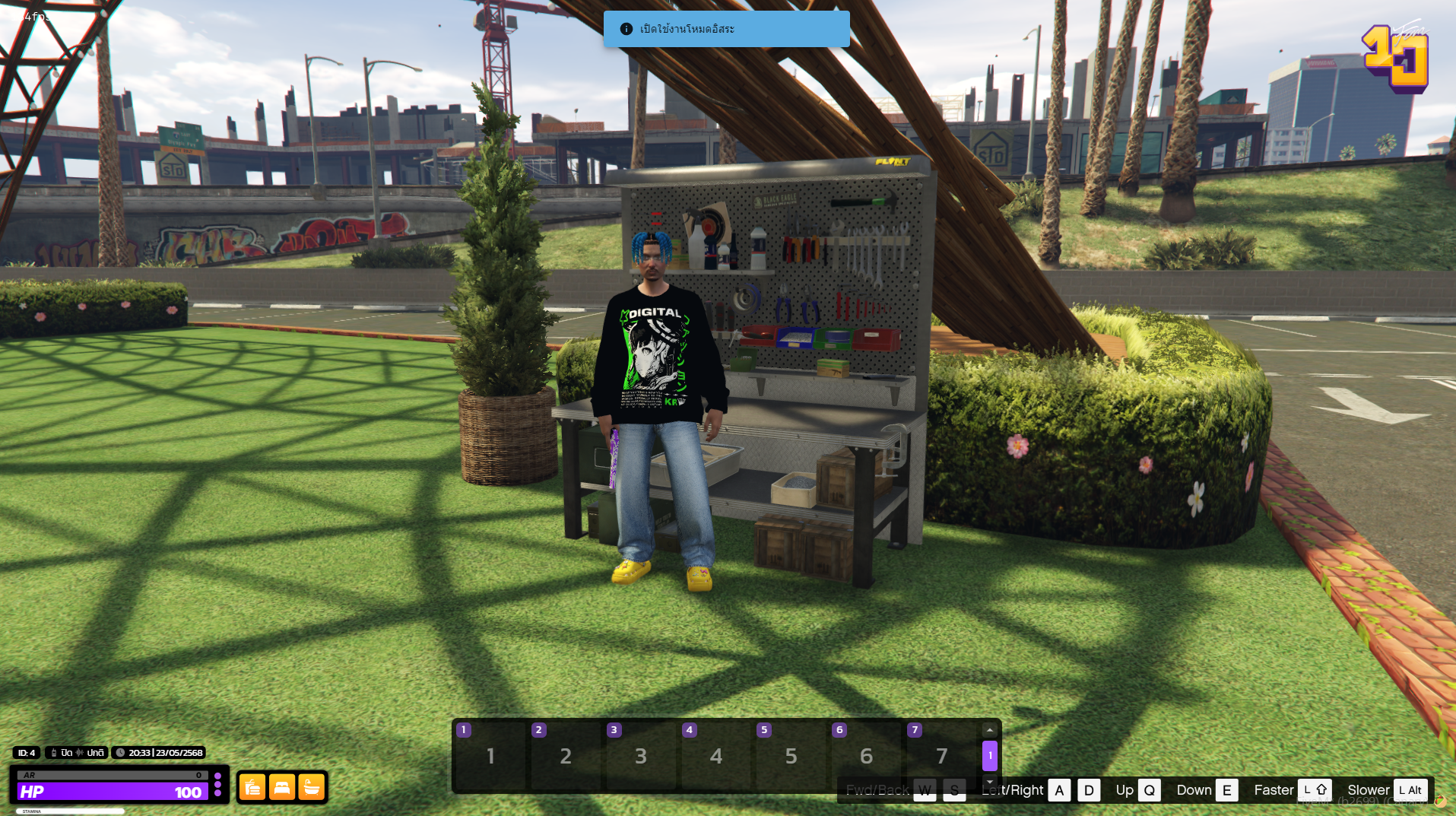Select hotbar slot number 1
The image size is (1456, 816).
tap(490, 755)
